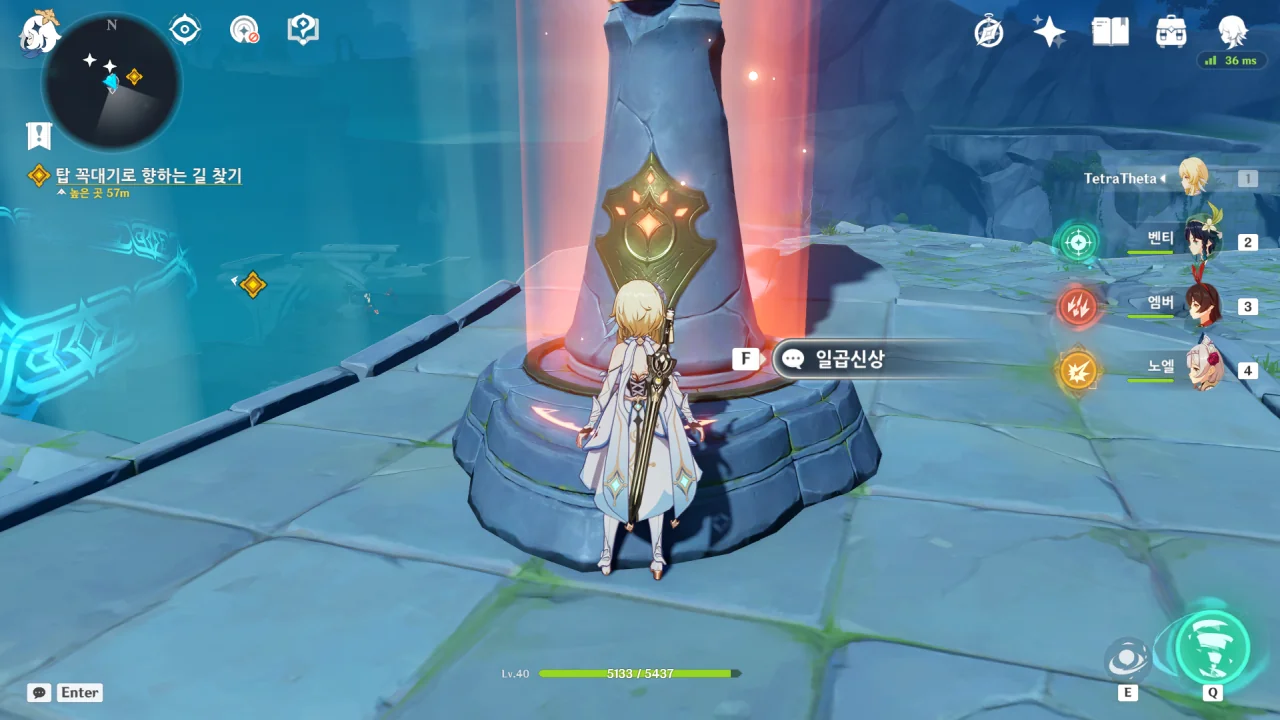Screen dimensions: 1280x720
Task: Select the quest tracker '탑 꼭대기로 향하는 길 찾기'
Action: (148, 176)
